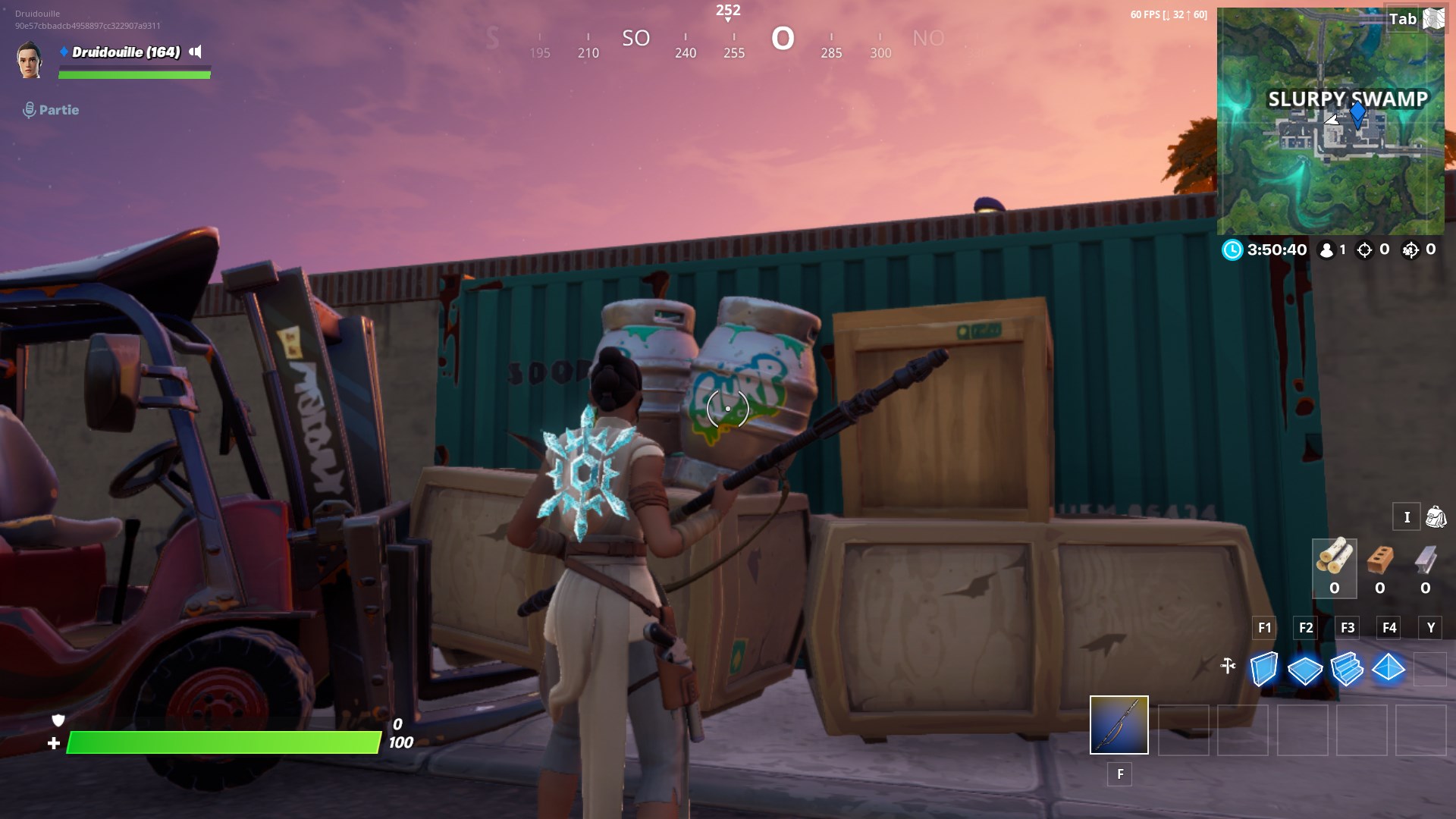Select the pyramid build piece icon

click(x=1389, y=670)
